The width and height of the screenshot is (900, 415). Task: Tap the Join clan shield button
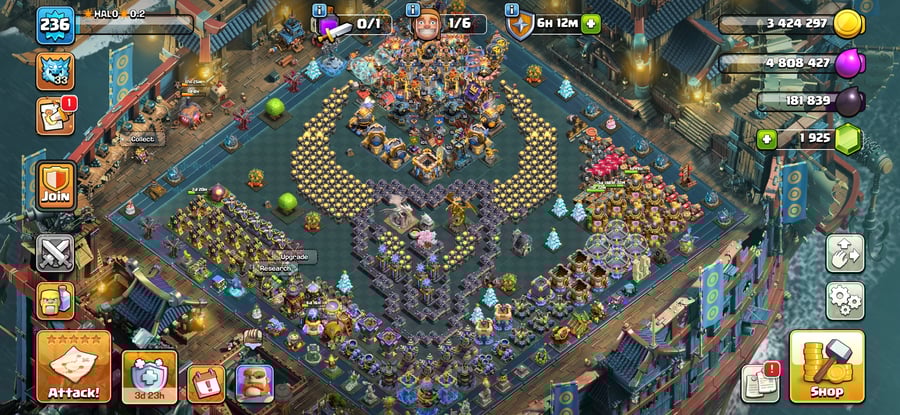click(55, 186)
